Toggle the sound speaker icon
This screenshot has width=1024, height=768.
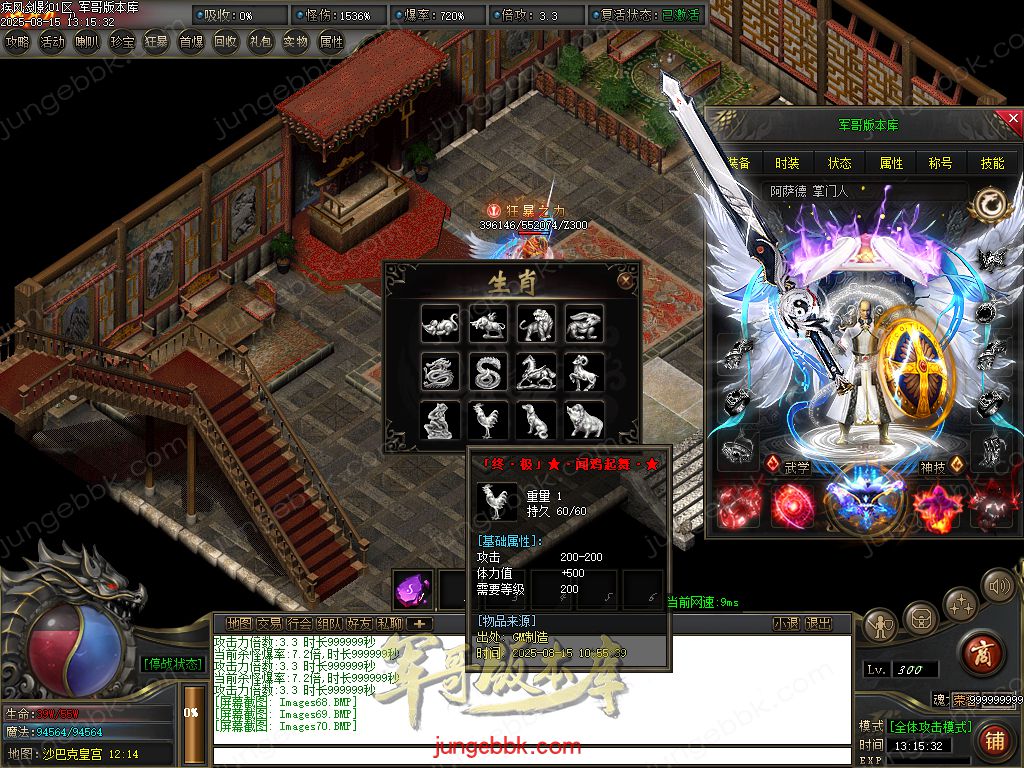pos(997,585)
